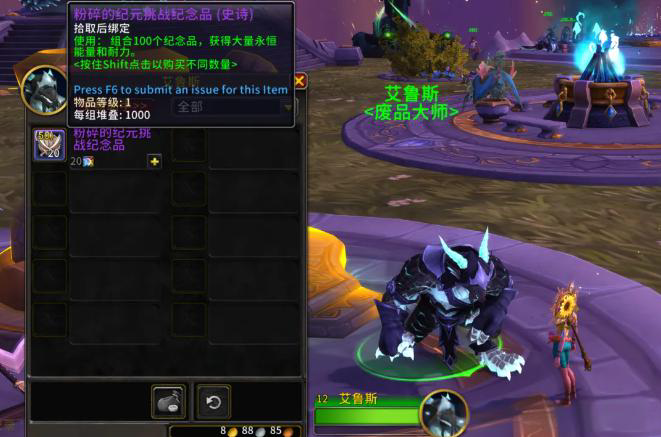
Task: Close the merchant window
Action: pos(299,82)
